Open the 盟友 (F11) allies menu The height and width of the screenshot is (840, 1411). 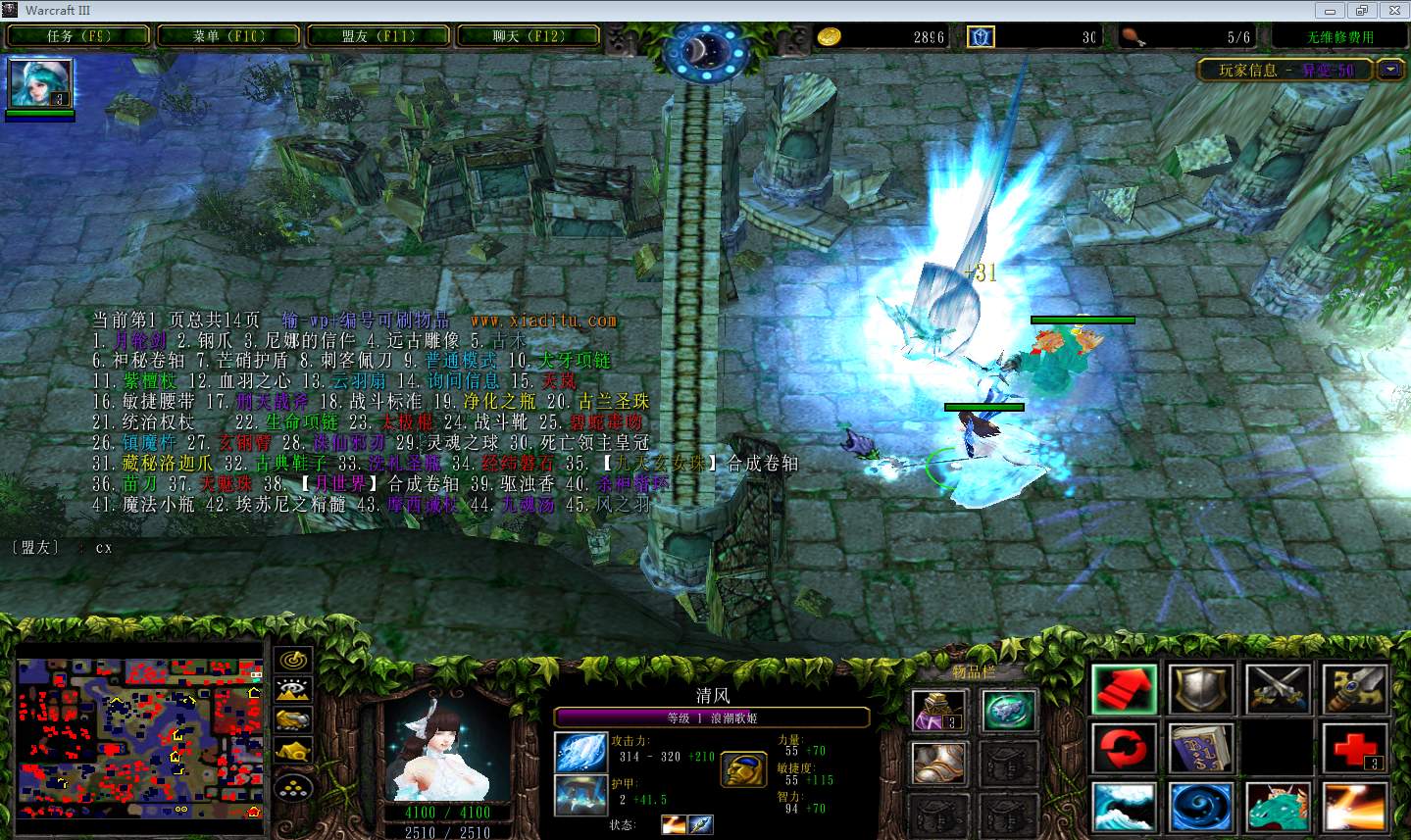378,36
